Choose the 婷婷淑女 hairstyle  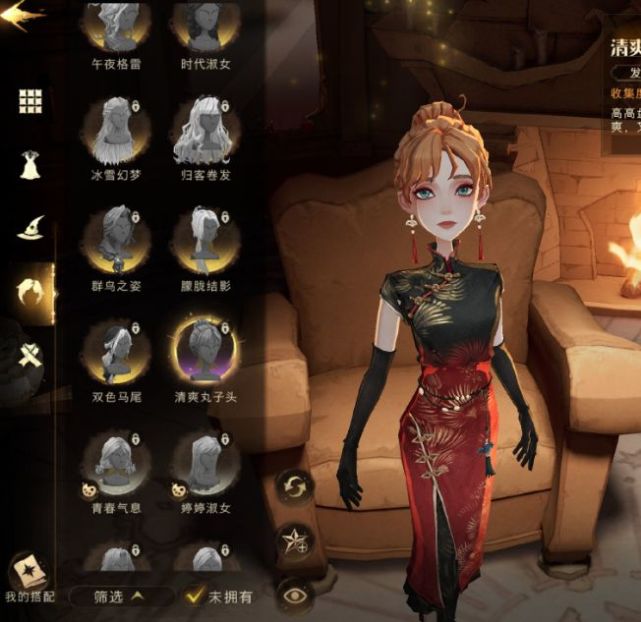pyautogui.click(x=204, y=462)
